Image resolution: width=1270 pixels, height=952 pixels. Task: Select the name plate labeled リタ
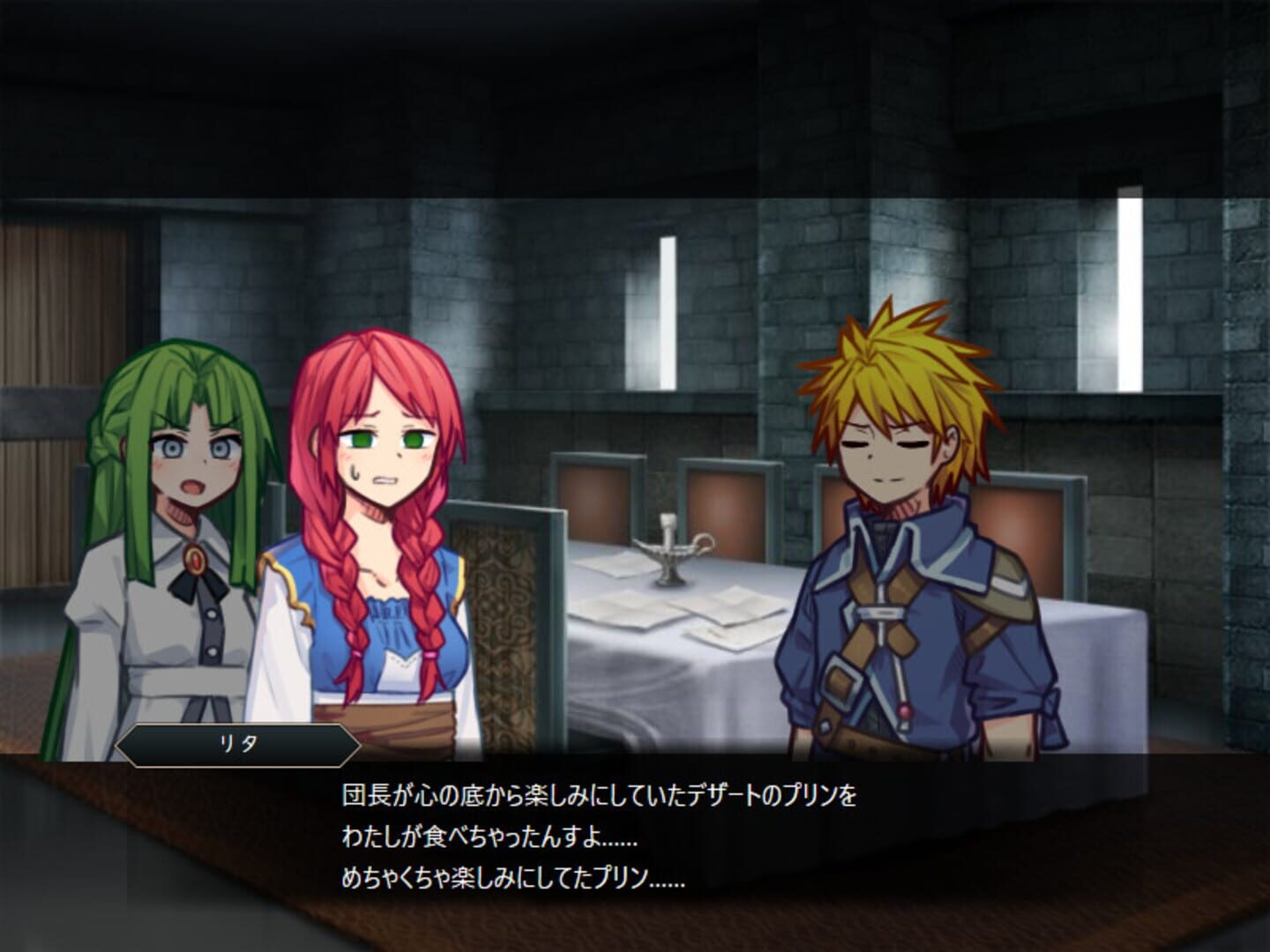point(238,743)
